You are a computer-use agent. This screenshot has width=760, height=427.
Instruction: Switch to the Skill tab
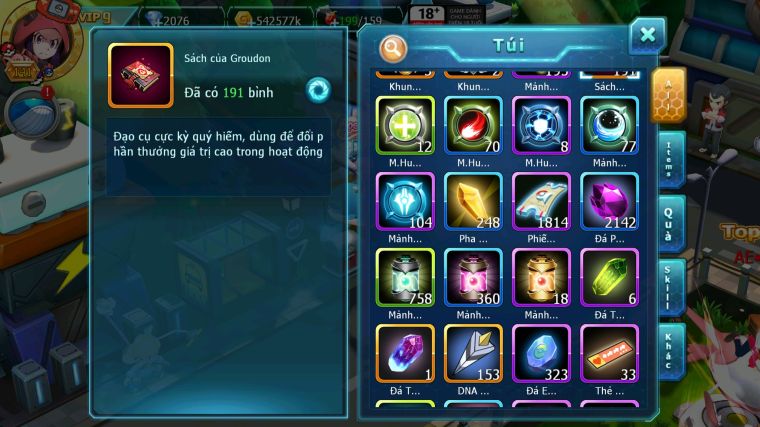671,287
